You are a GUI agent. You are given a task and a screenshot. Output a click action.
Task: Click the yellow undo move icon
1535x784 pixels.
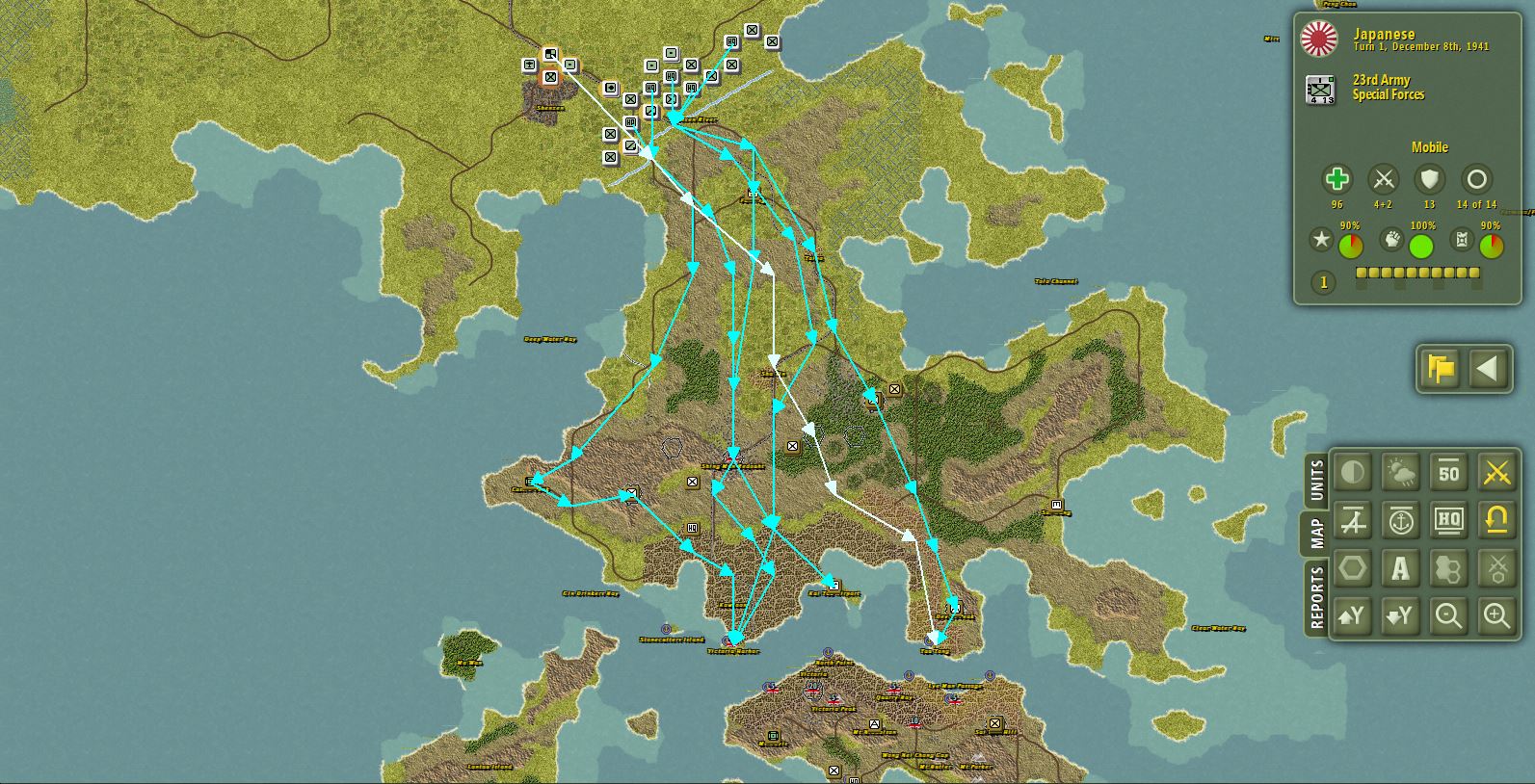[x=1496, y=520]
